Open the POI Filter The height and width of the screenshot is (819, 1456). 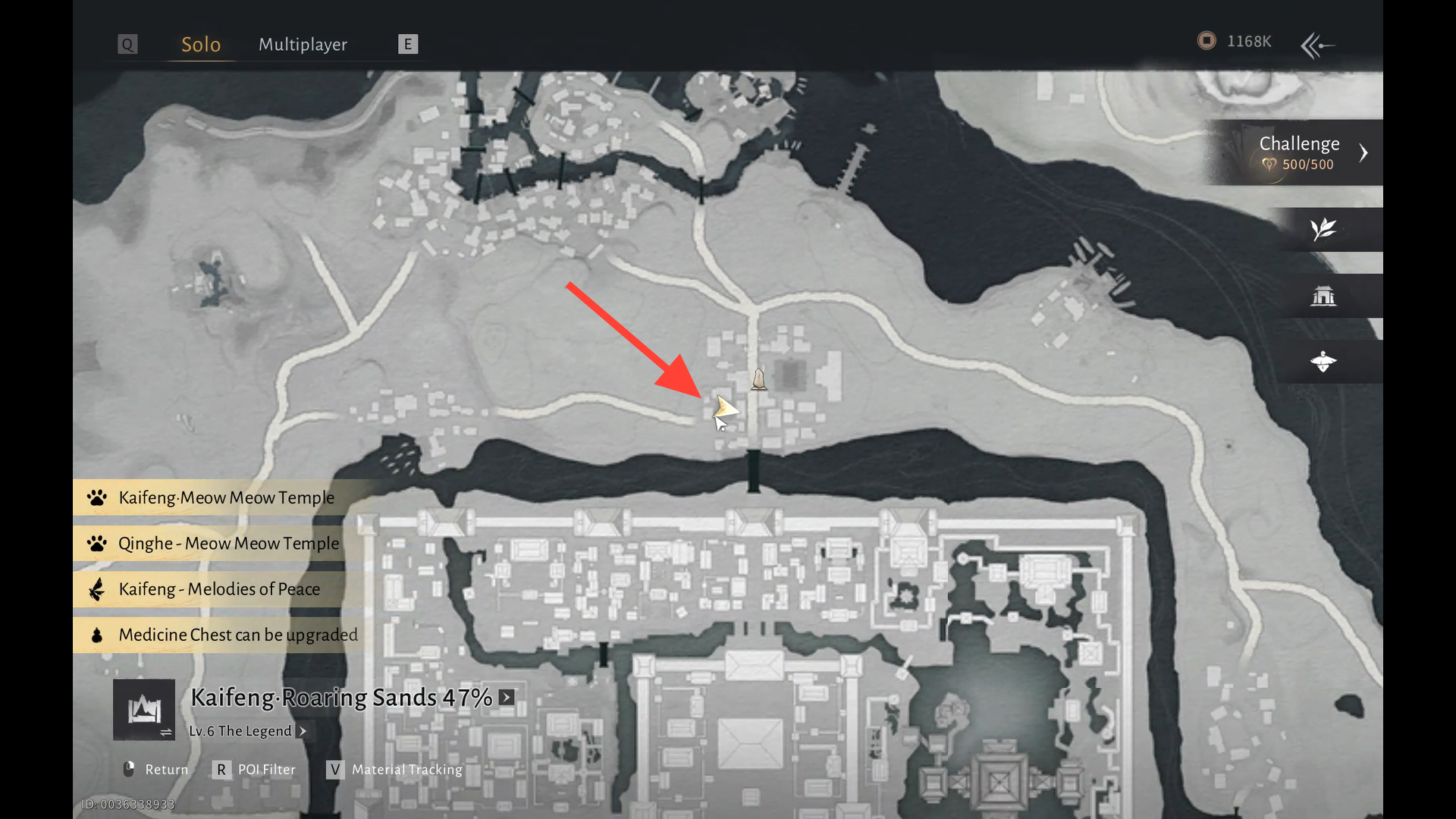coord(255,769)
